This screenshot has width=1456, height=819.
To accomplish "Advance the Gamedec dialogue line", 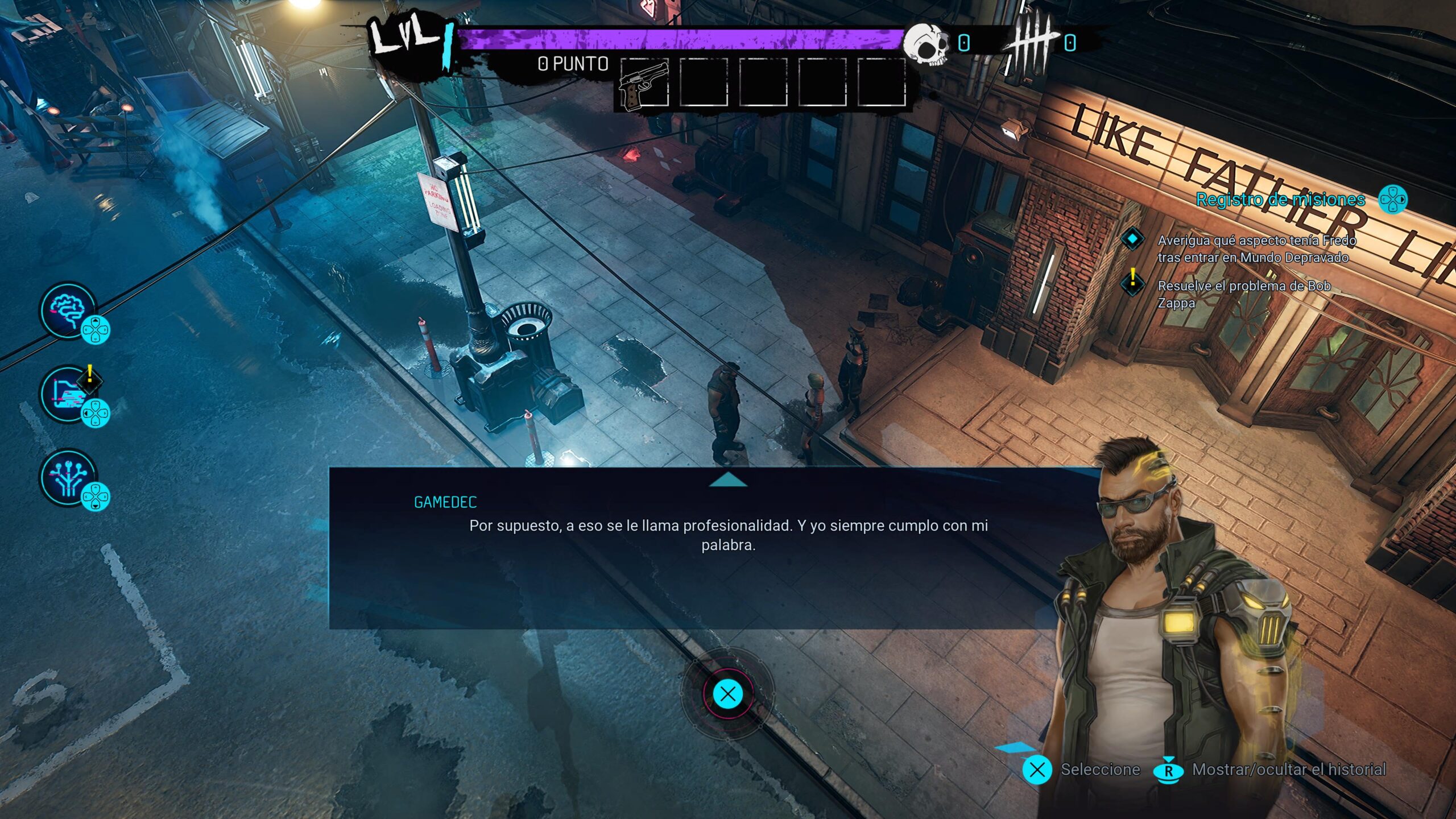I will [728, 694].
